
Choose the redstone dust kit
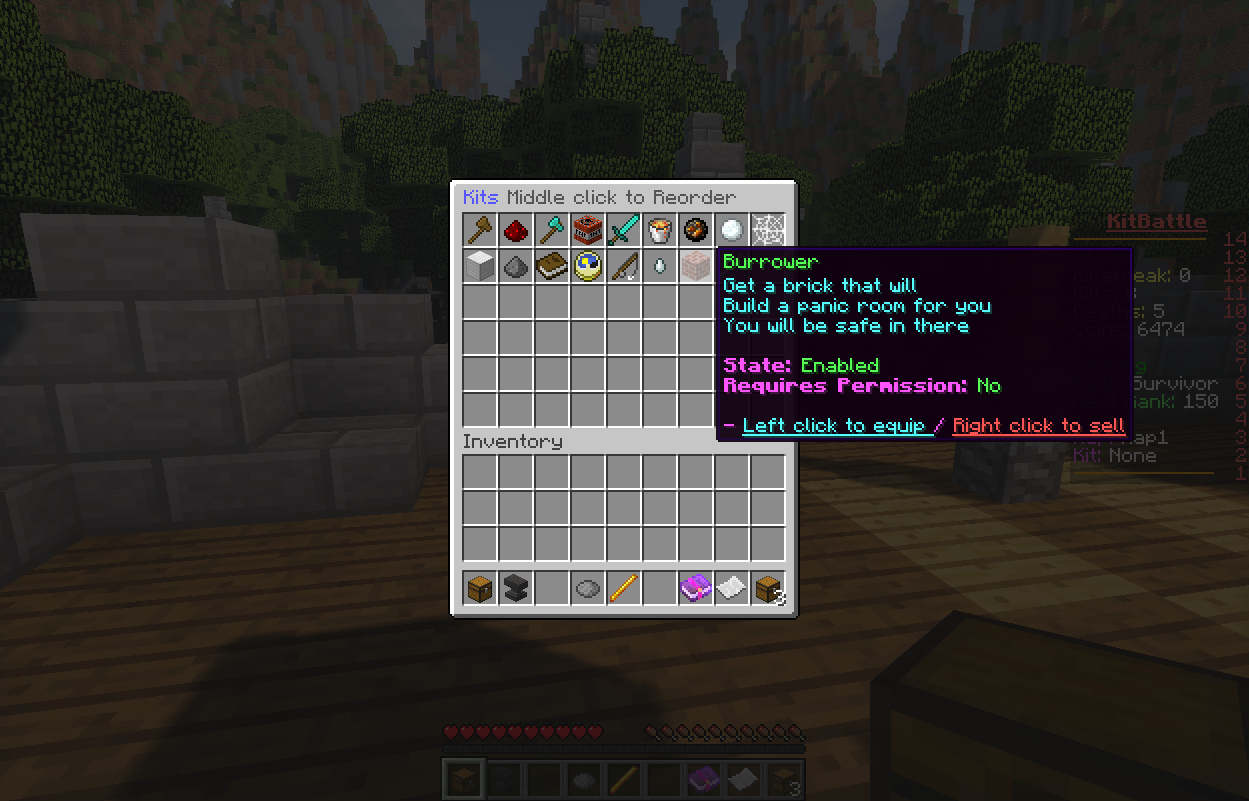pyautogui.click(x=516, y=230)
